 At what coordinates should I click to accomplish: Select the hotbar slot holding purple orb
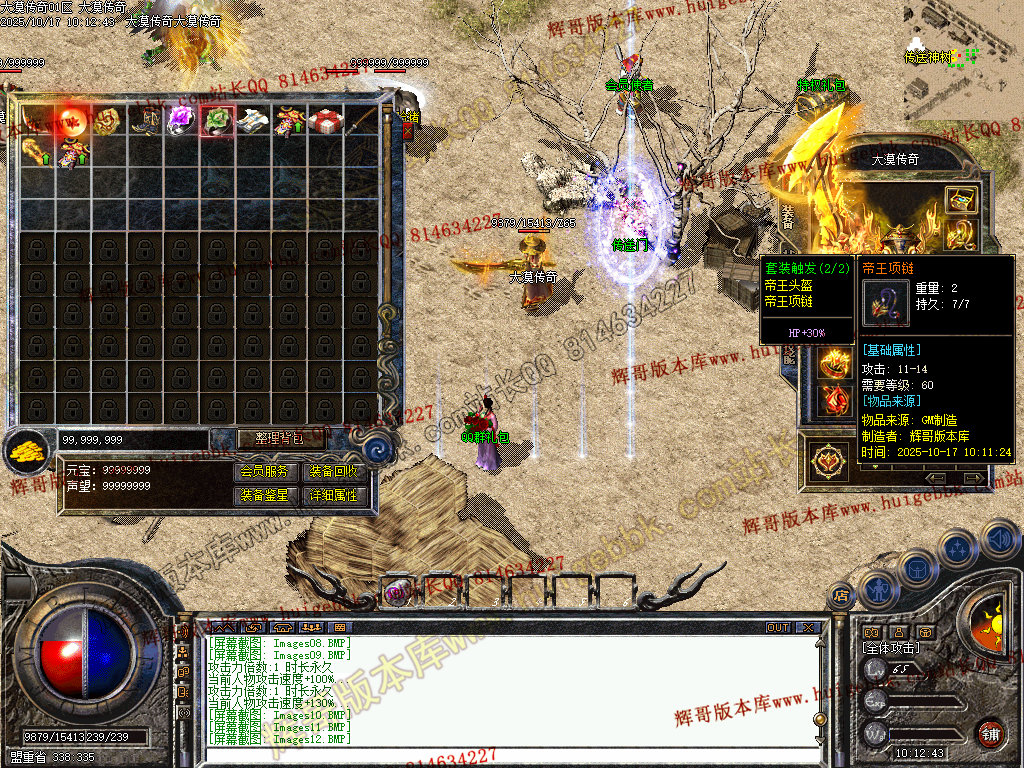396,591
